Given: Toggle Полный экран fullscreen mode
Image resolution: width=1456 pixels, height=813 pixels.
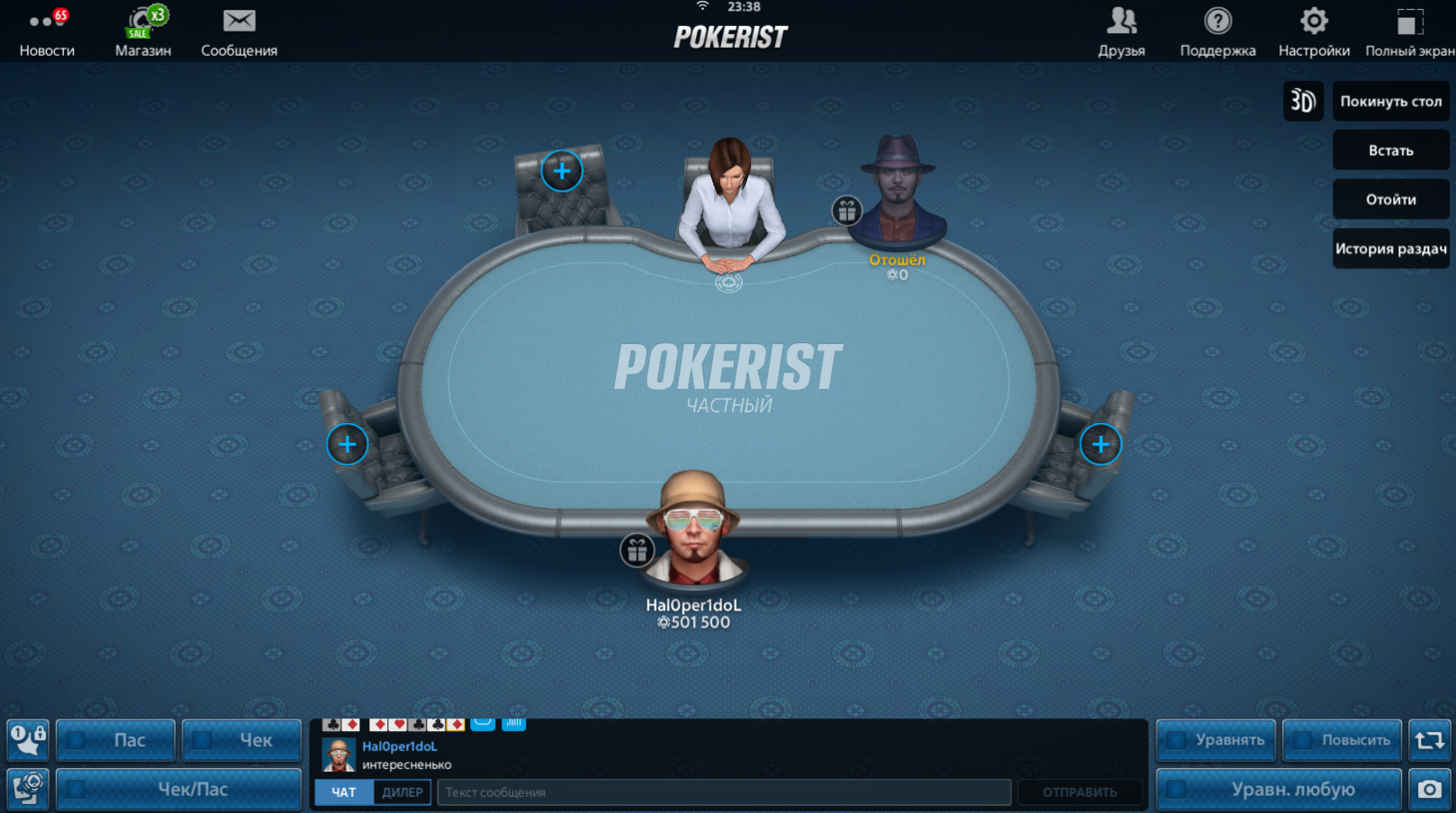Looking at the screenshot, I should (1409, 32).
